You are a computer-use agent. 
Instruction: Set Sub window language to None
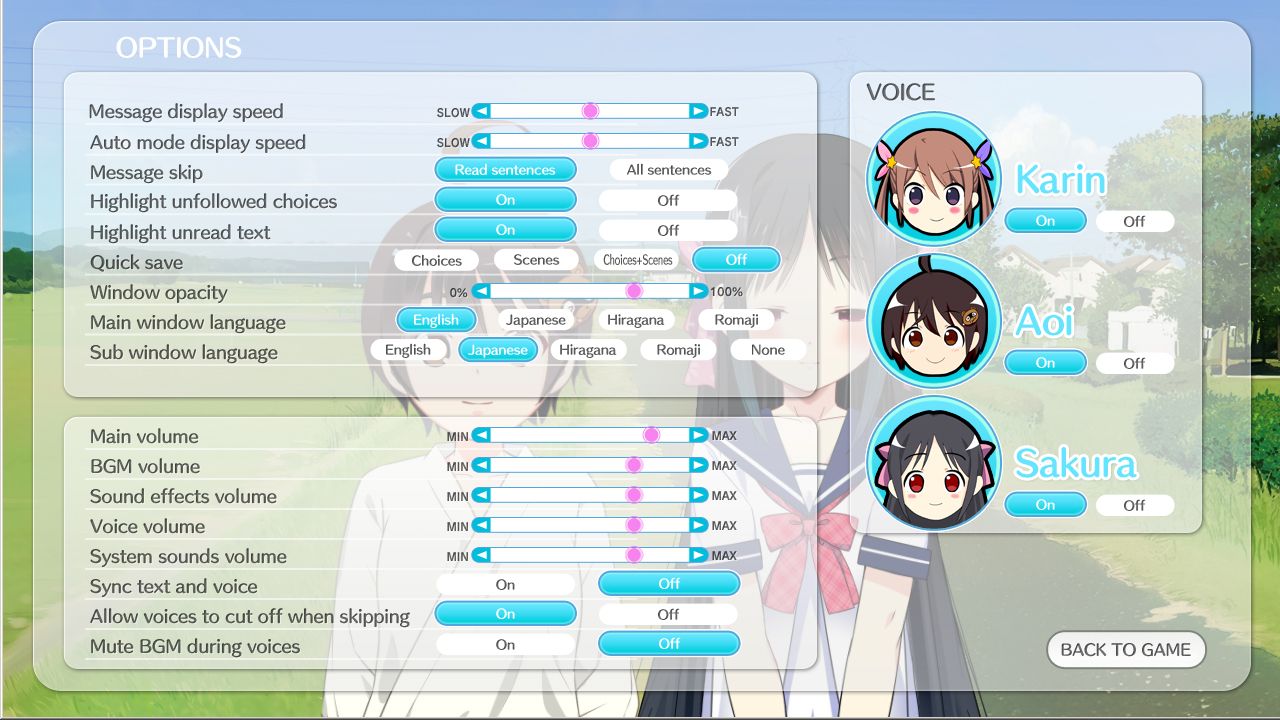768,349
